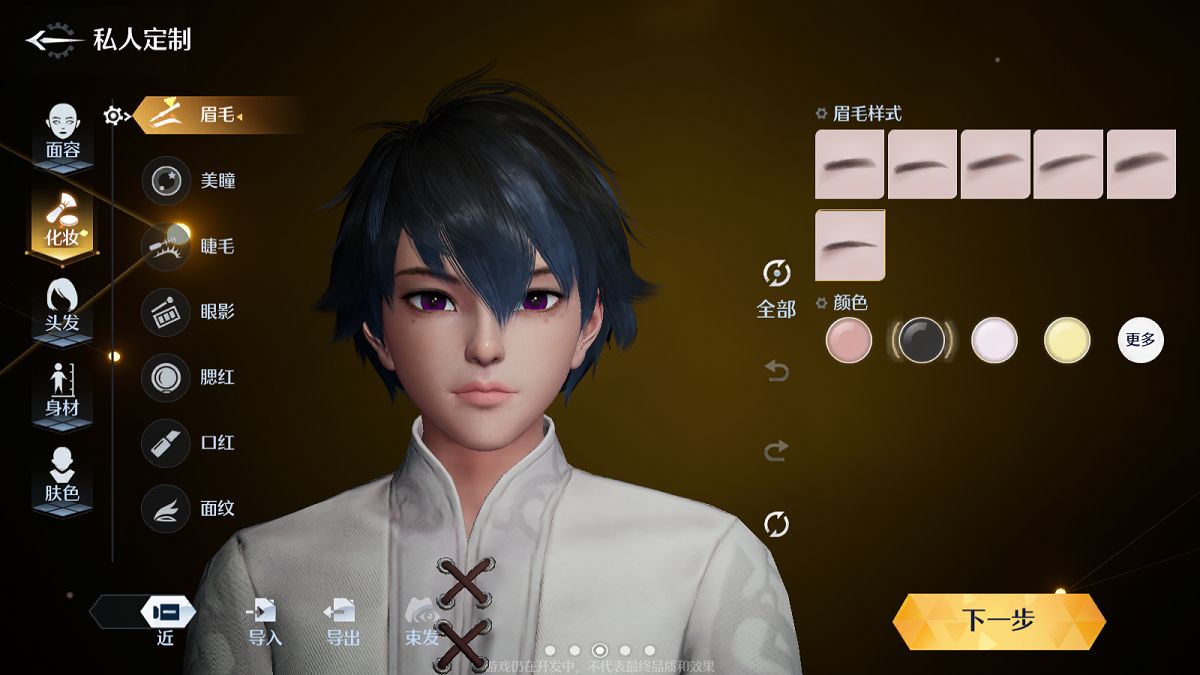1200x675 pixels.
Task: Open the 面纹 face pattern option
Action: tap(166, 508)
